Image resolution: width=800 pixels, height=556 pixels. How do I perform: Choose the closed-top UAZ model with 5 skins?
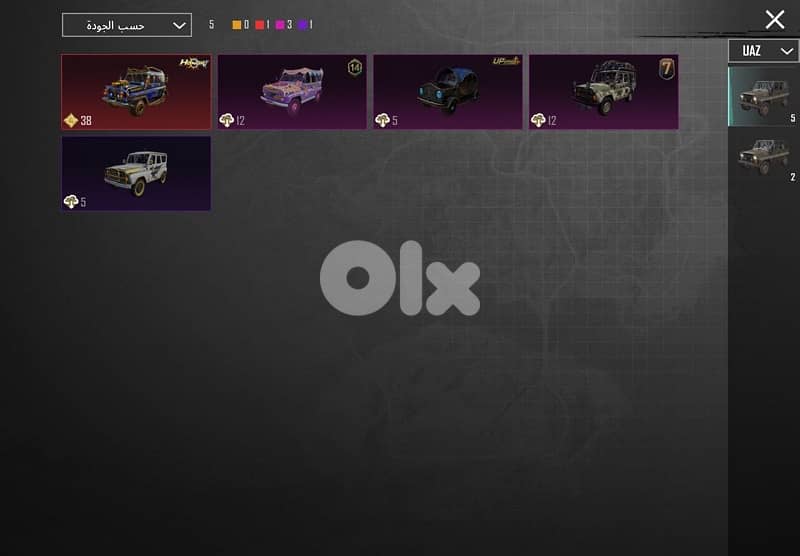pyautogui.click(x=763, y=96)
